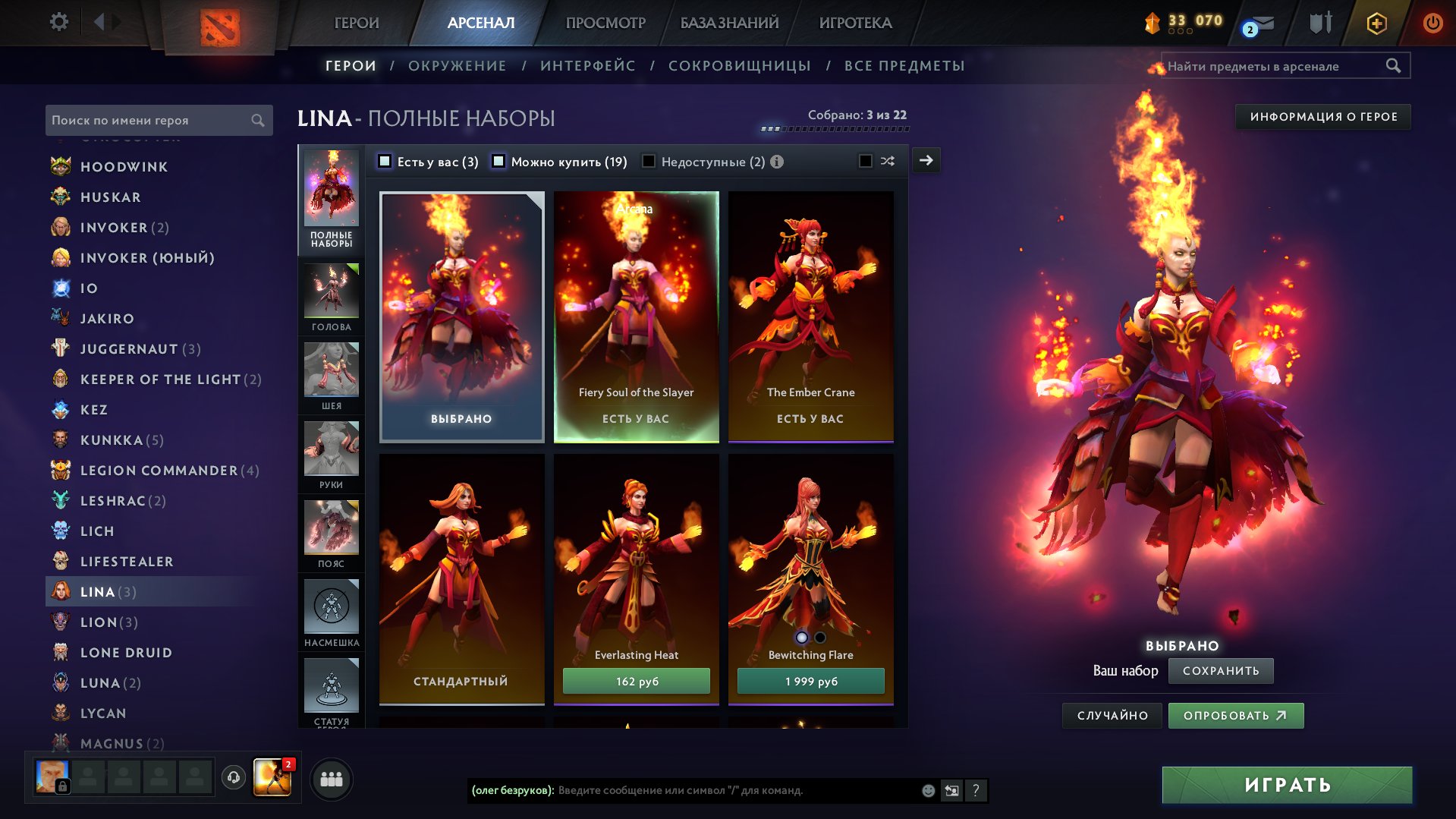Open the ПРОСМОТР tab
Viewport: 1456px width, 819px height.
point(605,23)
